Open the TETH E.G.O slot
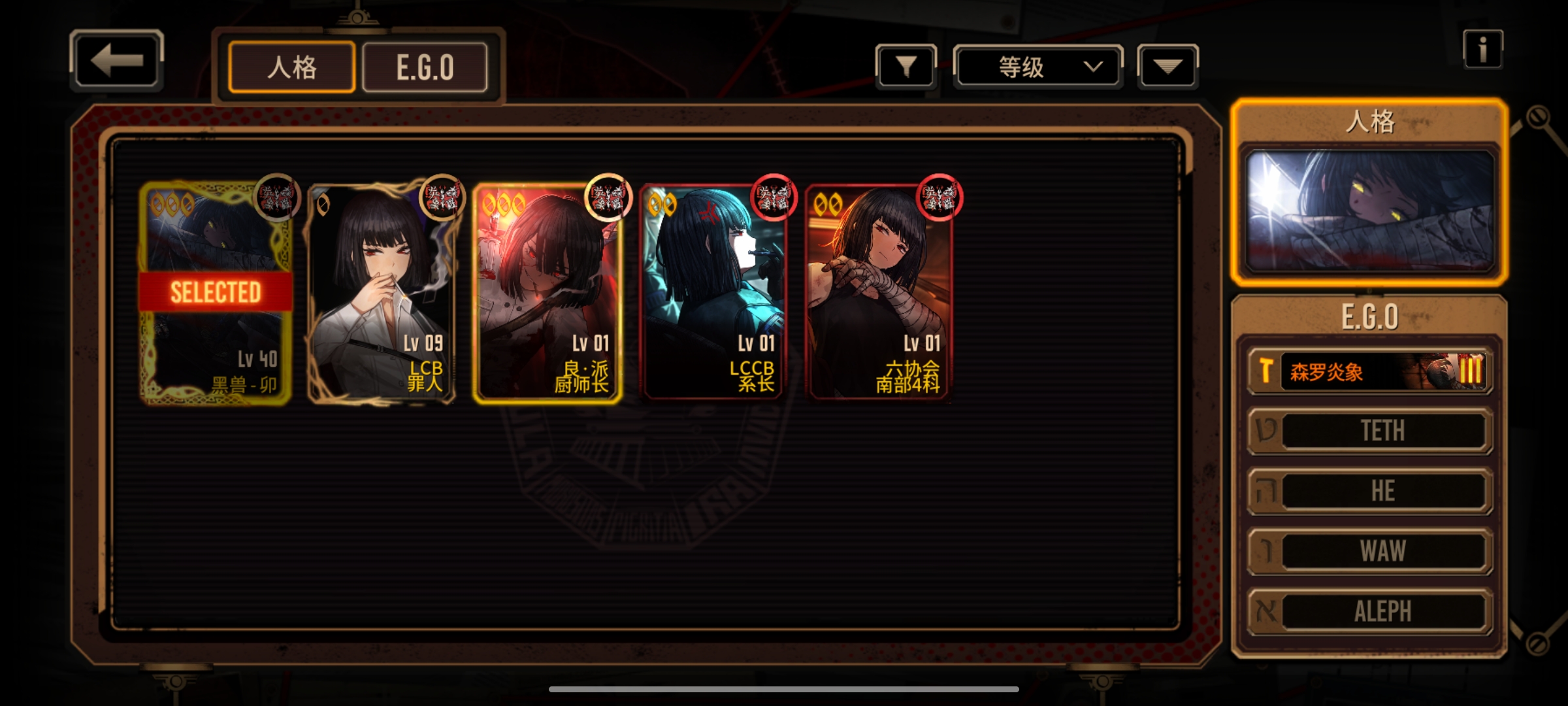This screenshot has height=706, width=1568. click(1369, 431)
